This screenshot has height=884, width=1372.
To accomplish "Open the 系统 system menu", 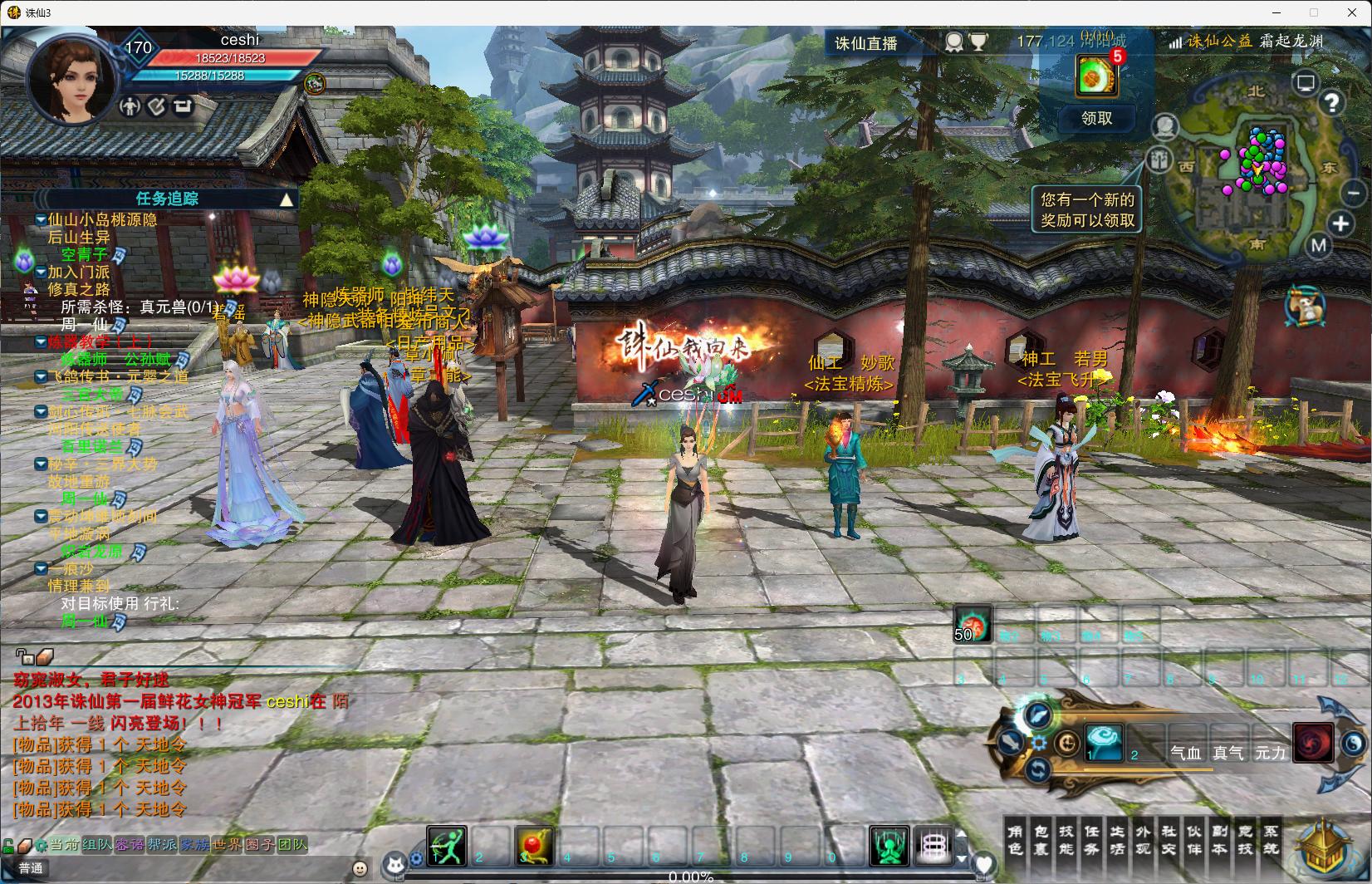I will coord(1272,839).
